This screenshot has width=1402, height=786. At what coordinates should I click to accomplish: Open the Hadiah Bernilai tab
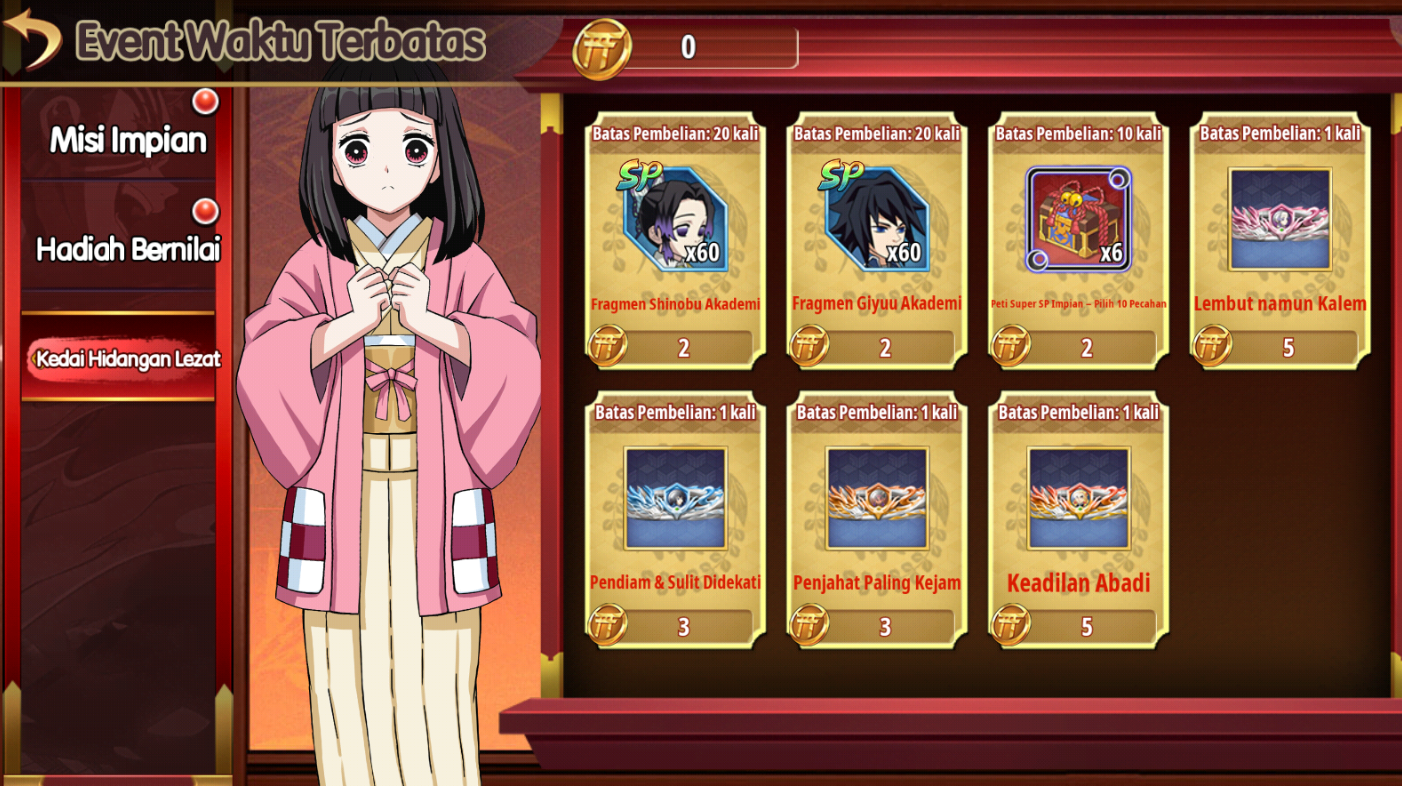click(x=128, y=249)
